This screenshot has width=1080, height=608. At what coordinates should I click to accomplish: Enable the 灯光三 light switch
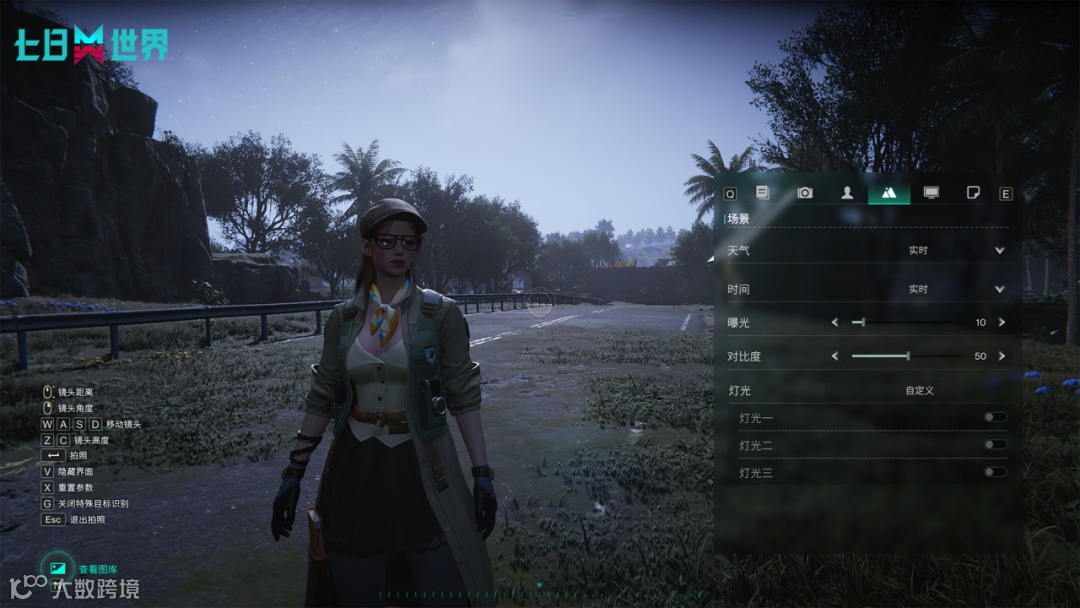point(994,472)
